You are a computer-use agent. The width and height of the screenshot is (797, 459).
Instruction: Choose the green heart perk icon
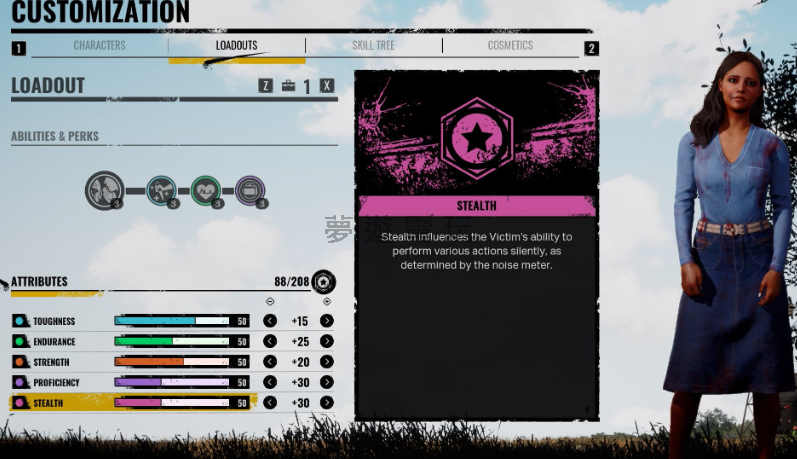pyautogui.click(x=206, y=190)
